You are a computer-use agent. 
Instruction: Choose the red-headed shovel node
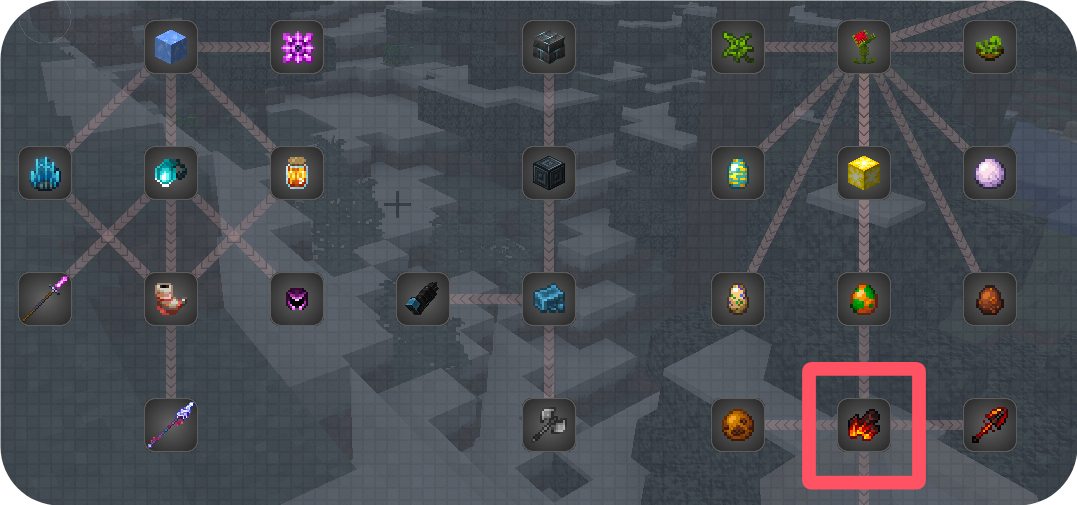click(990, 425)
